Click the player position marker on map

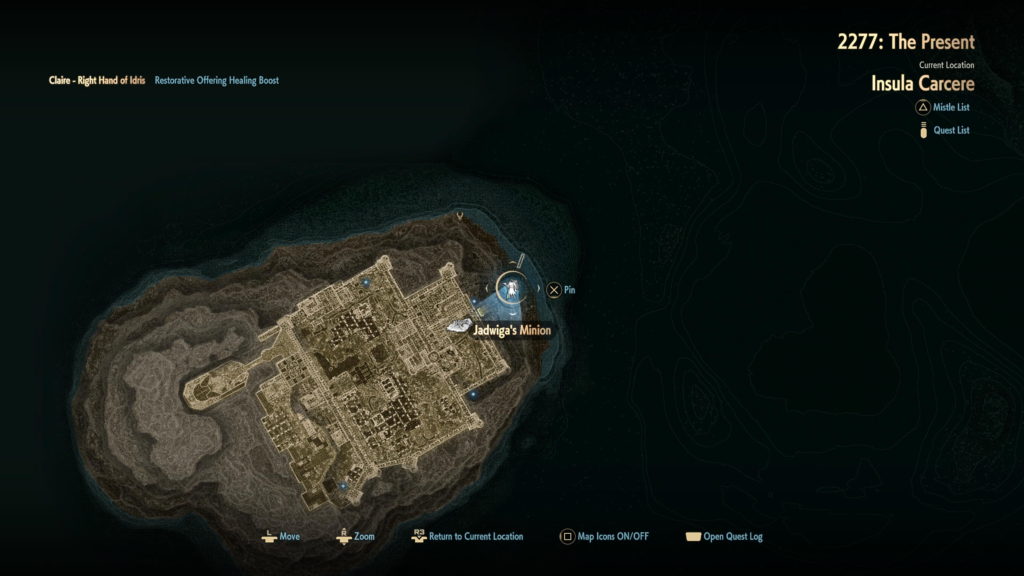coord(512,289)
